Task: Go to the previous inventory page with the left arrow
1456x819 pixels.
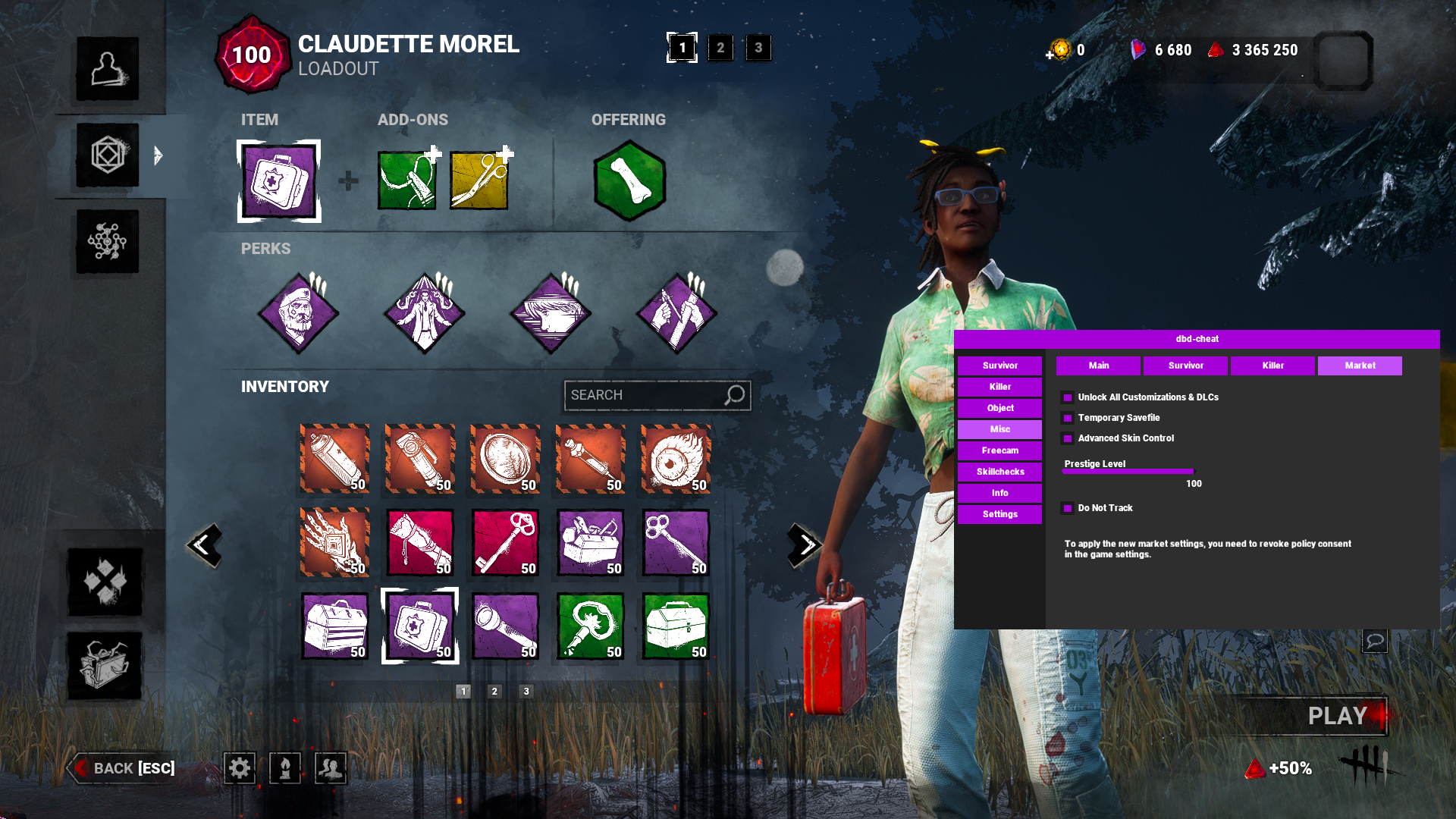Action: [204, 544]
